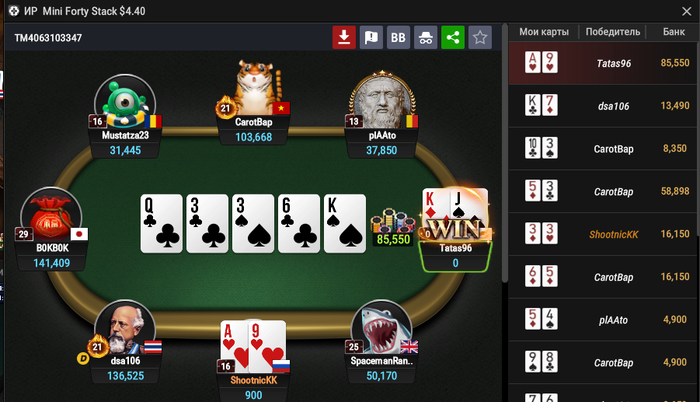
Task: Select the CarotBap 58,898 hand row
Action: click(603, 191)
